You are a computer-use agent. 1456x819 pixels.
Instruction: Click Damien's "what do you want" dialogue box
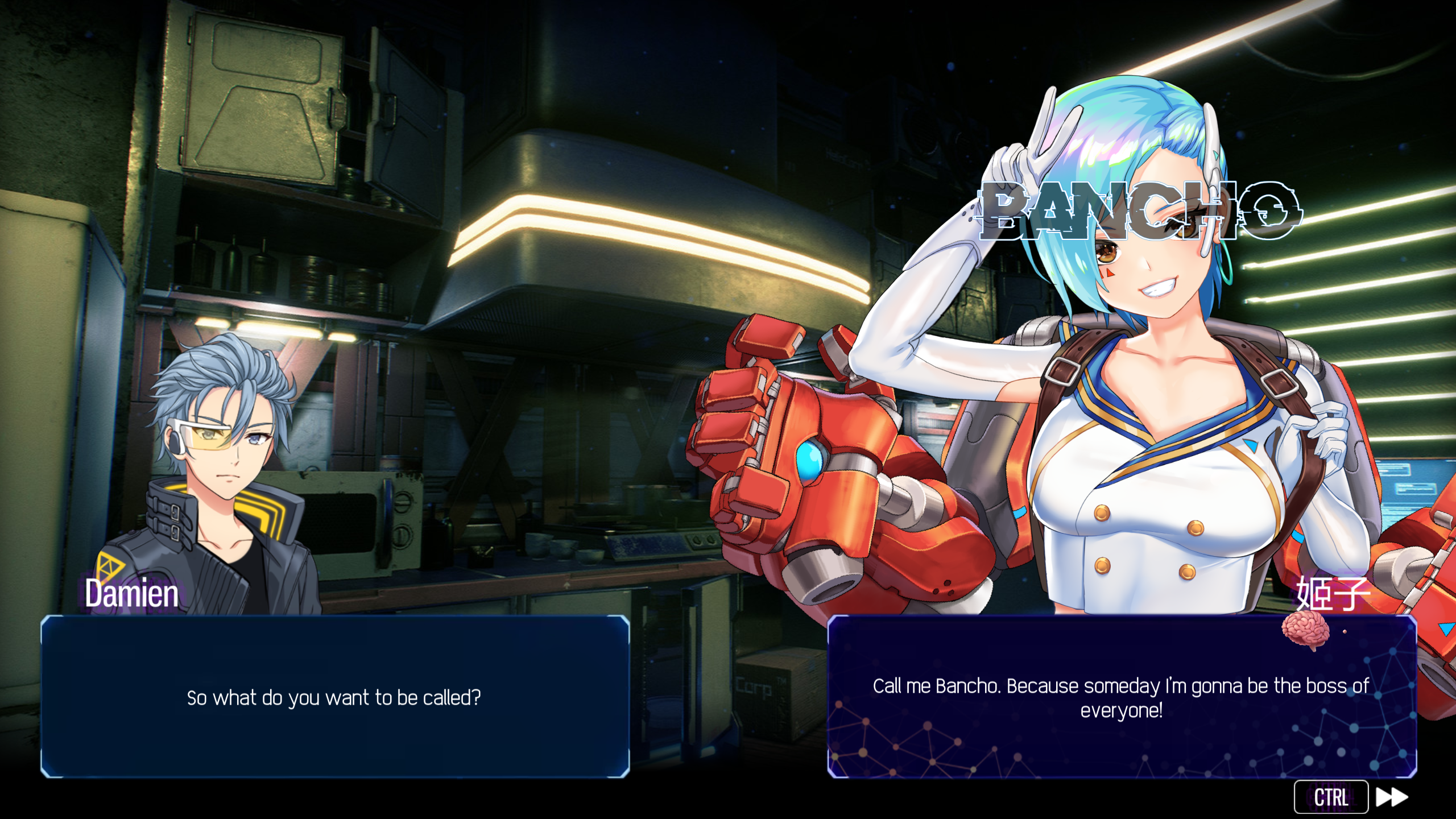point(335,697)
